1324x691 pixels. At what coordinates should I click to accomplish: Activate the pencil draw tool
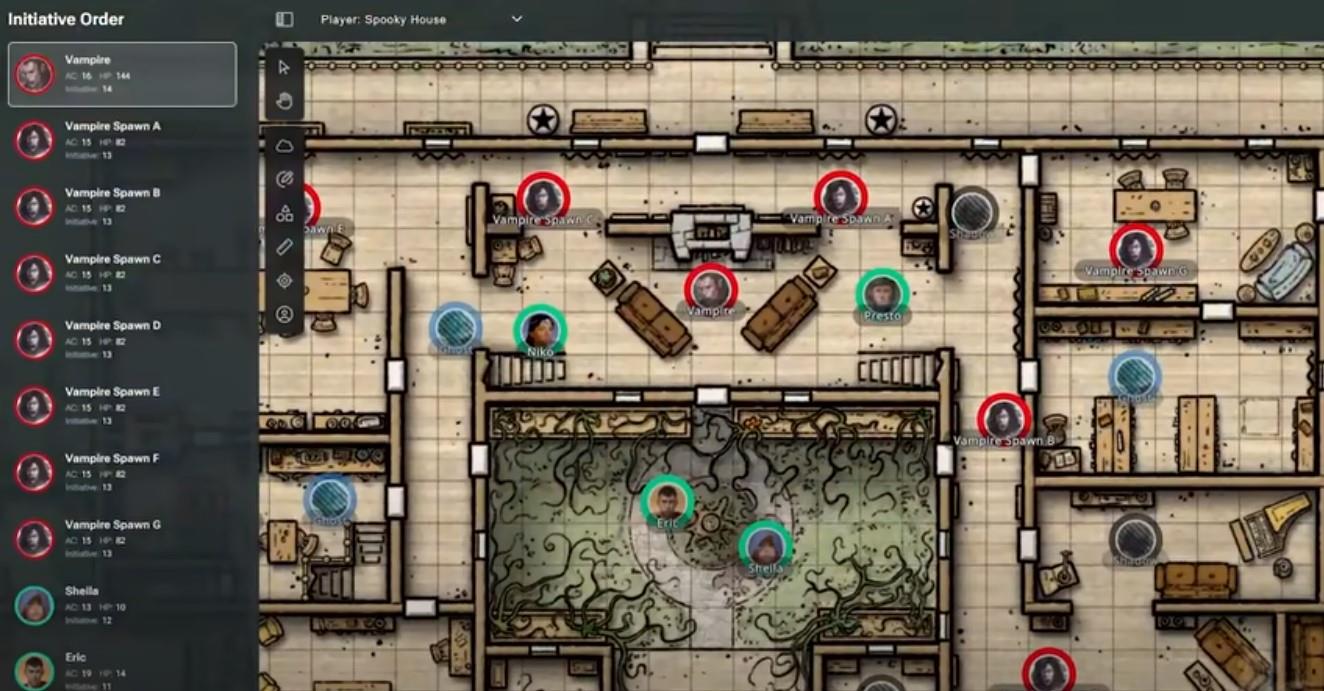pyautogui.click(x=284, y=180)
